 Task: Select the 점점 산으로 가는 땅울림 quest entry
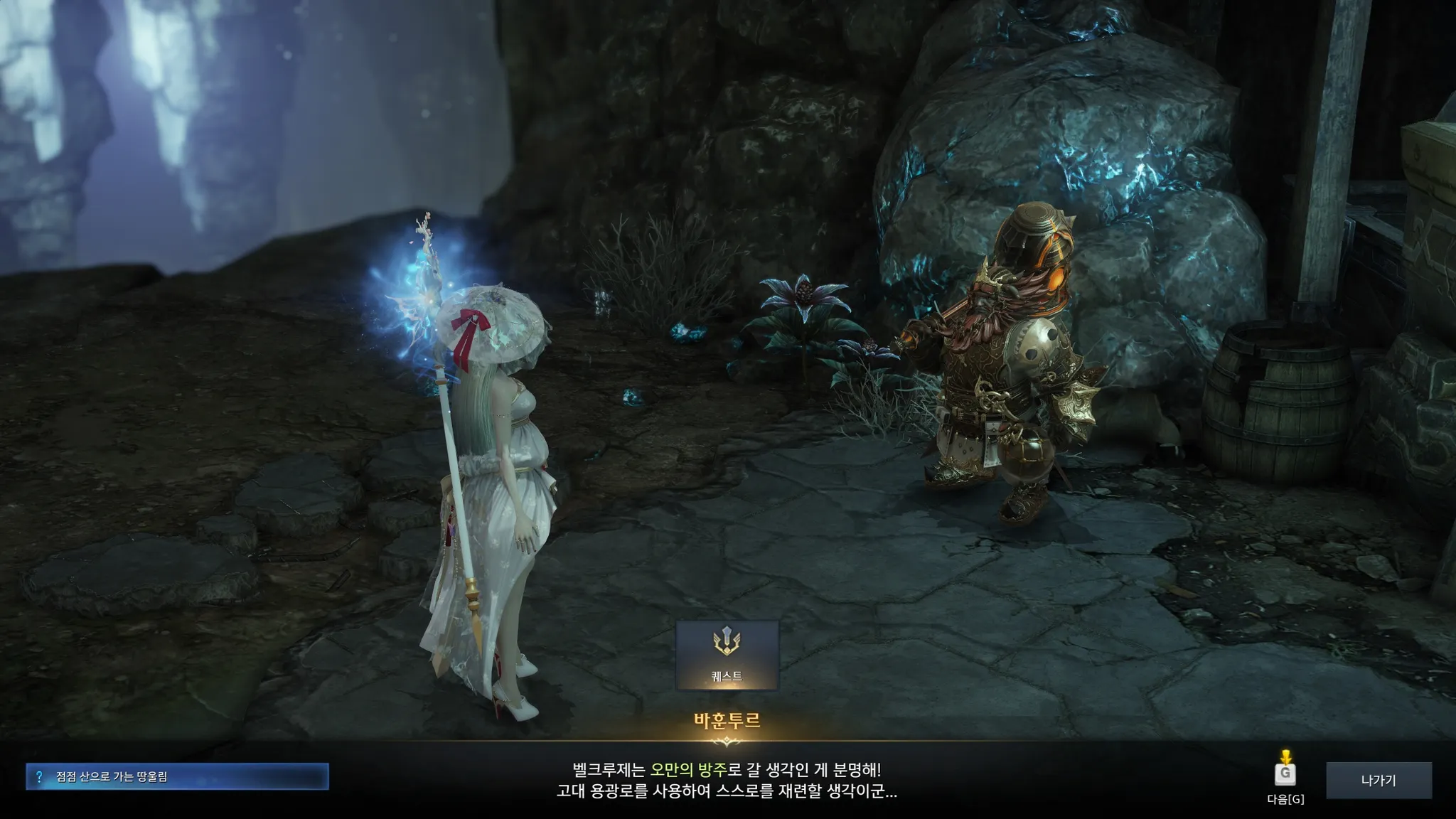(x=177, y=776)
